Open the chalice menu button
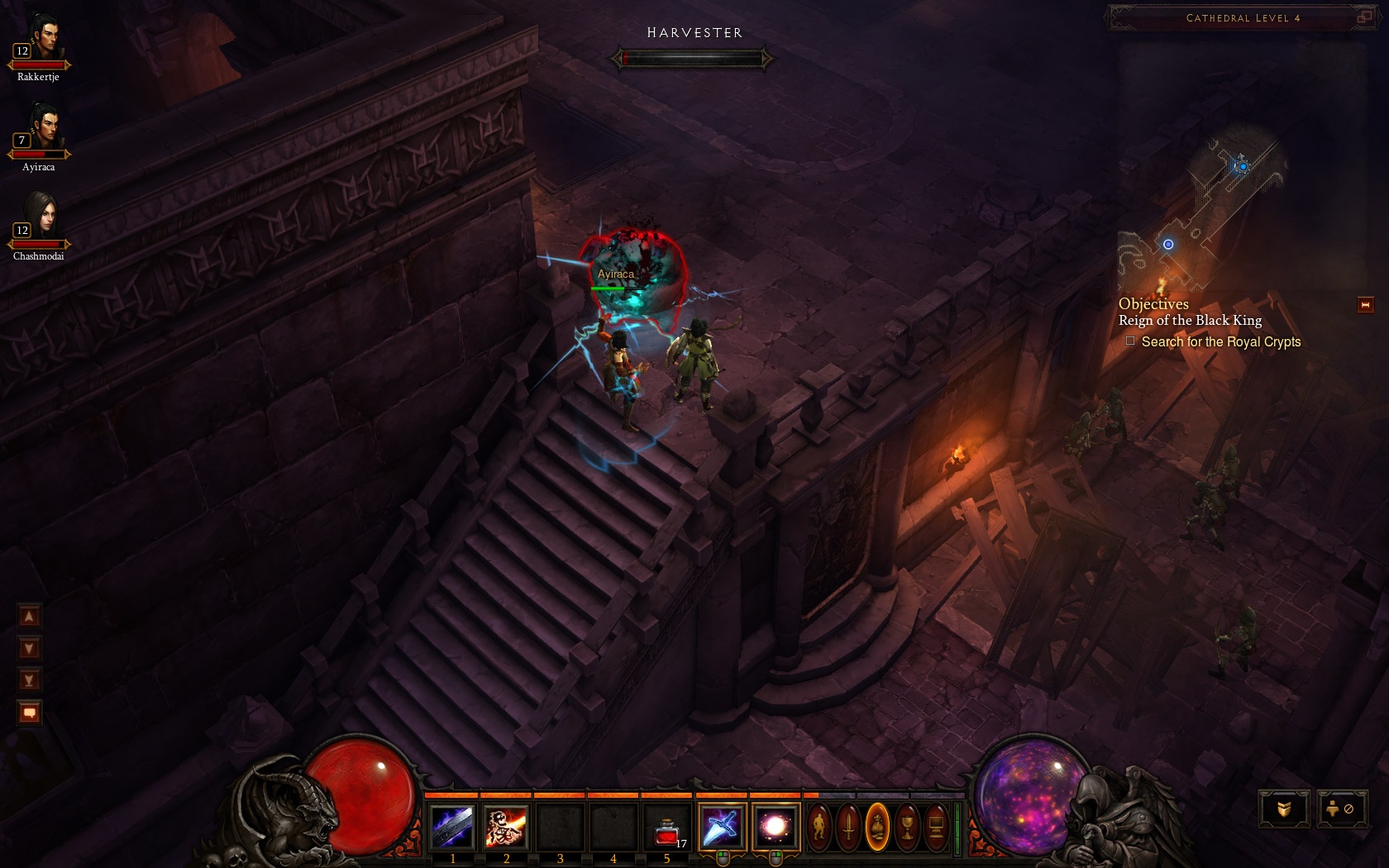This screenshot has height=868, width=1389. pos(907,827)
